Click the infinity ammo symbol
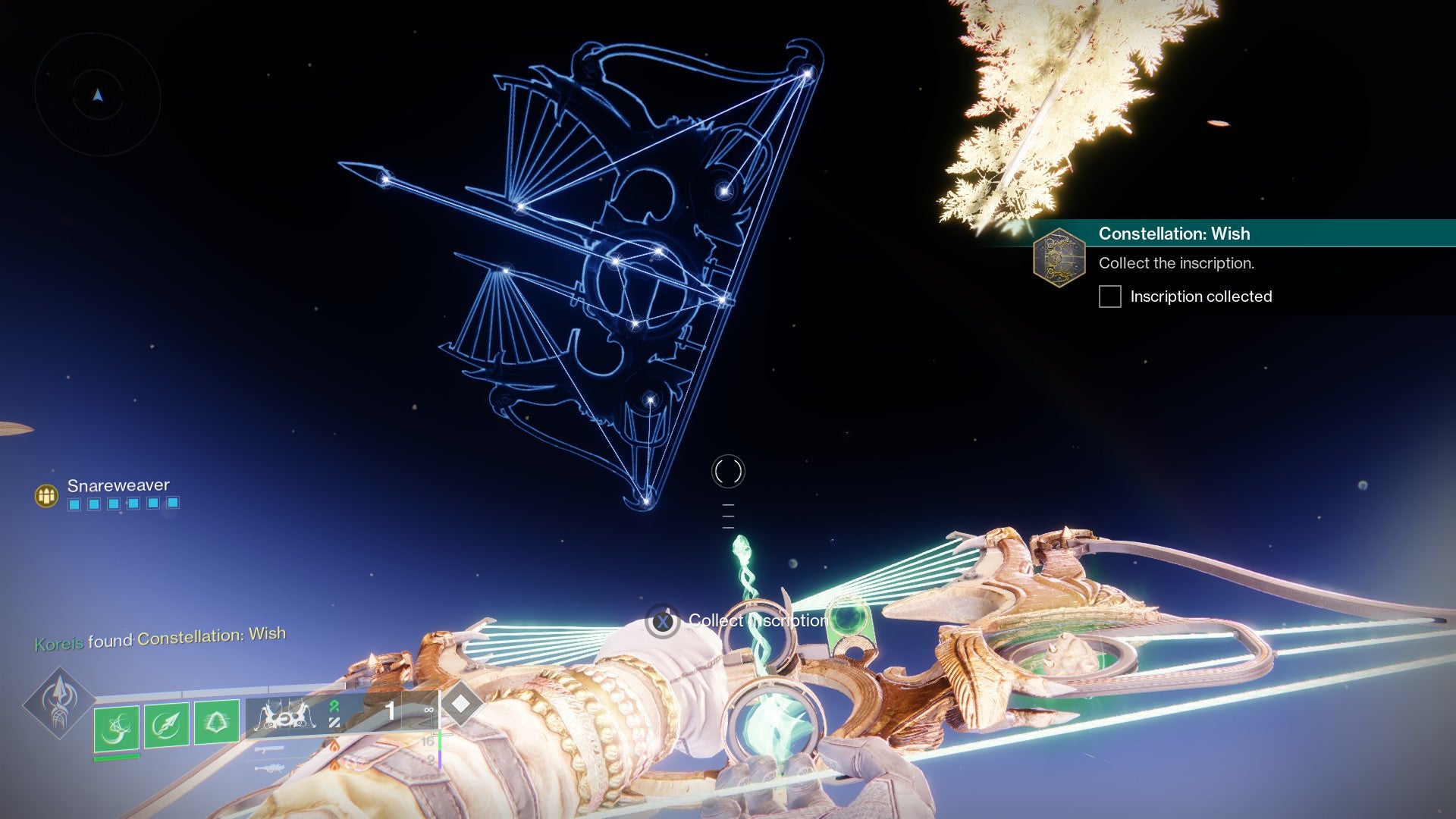This screenshot has height=819, width=1456. coord(428,710)
